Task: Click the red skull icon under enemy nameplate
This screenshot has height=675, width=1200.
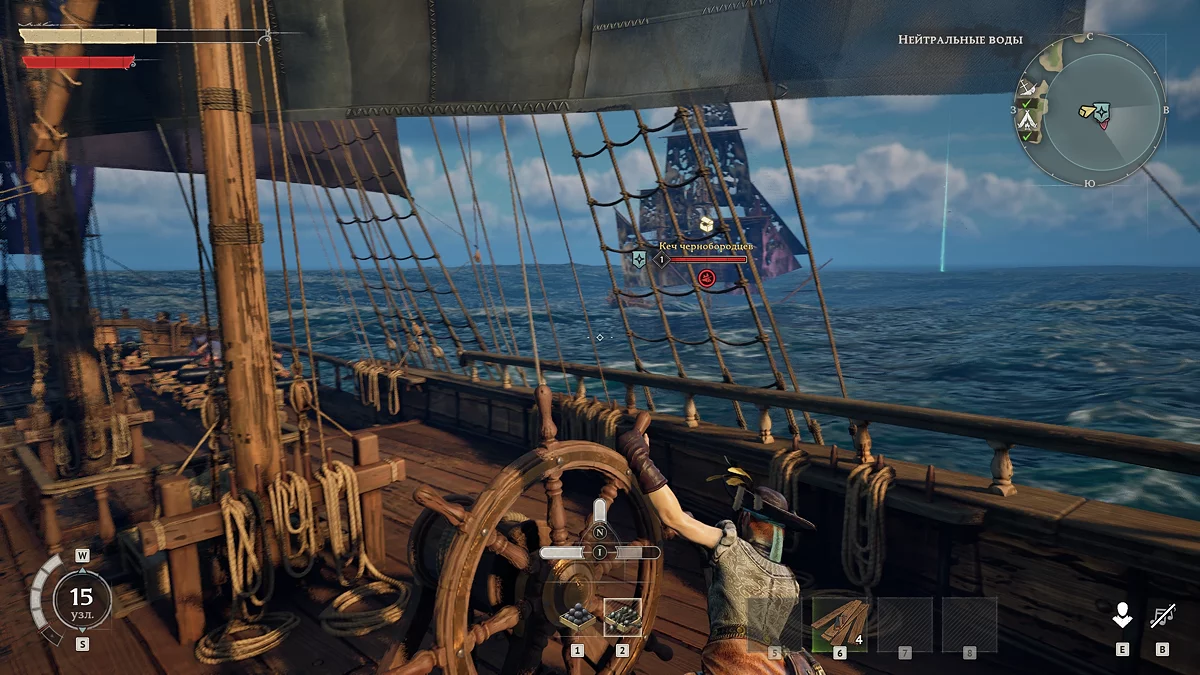Action: (x=707, y=276)
